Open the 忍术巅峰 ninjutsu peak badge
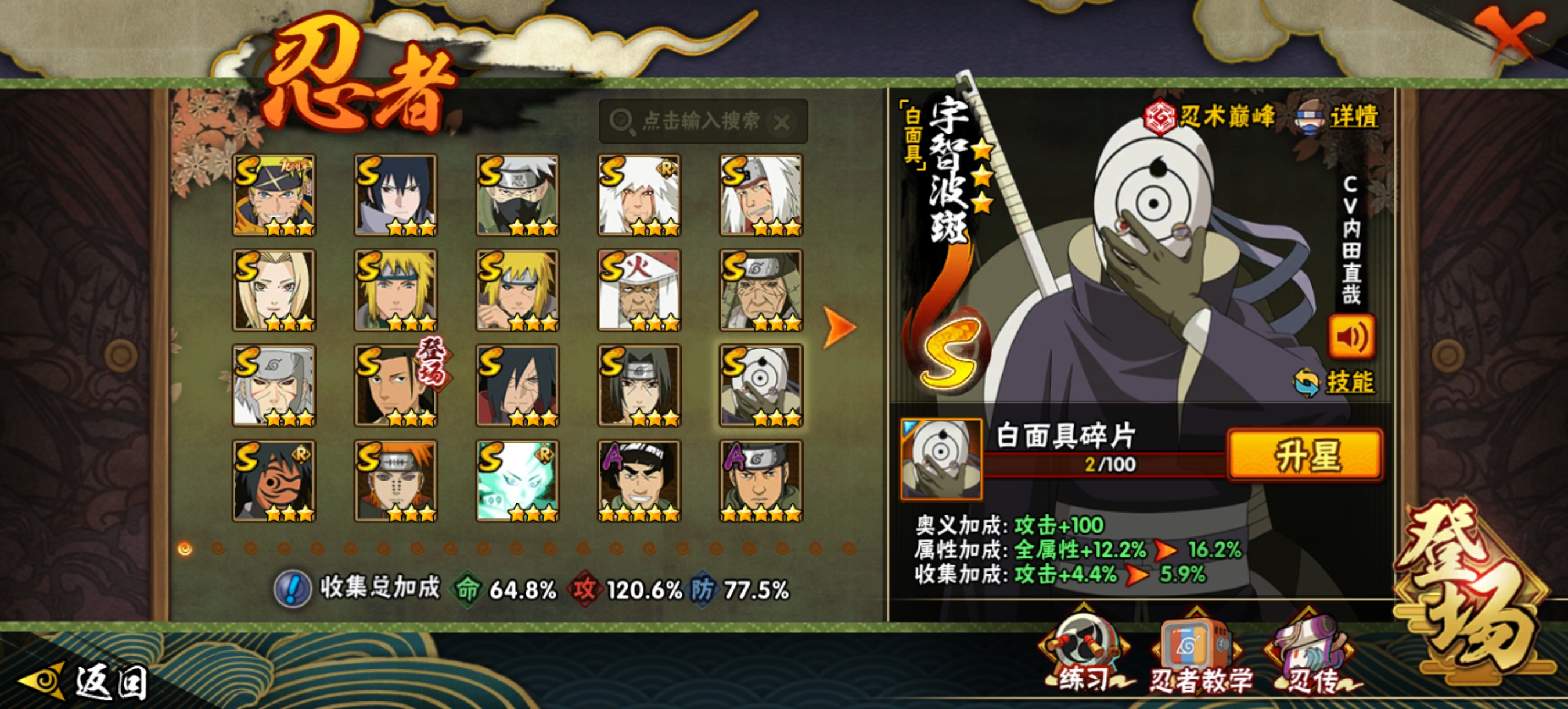 coord(1209,116)
